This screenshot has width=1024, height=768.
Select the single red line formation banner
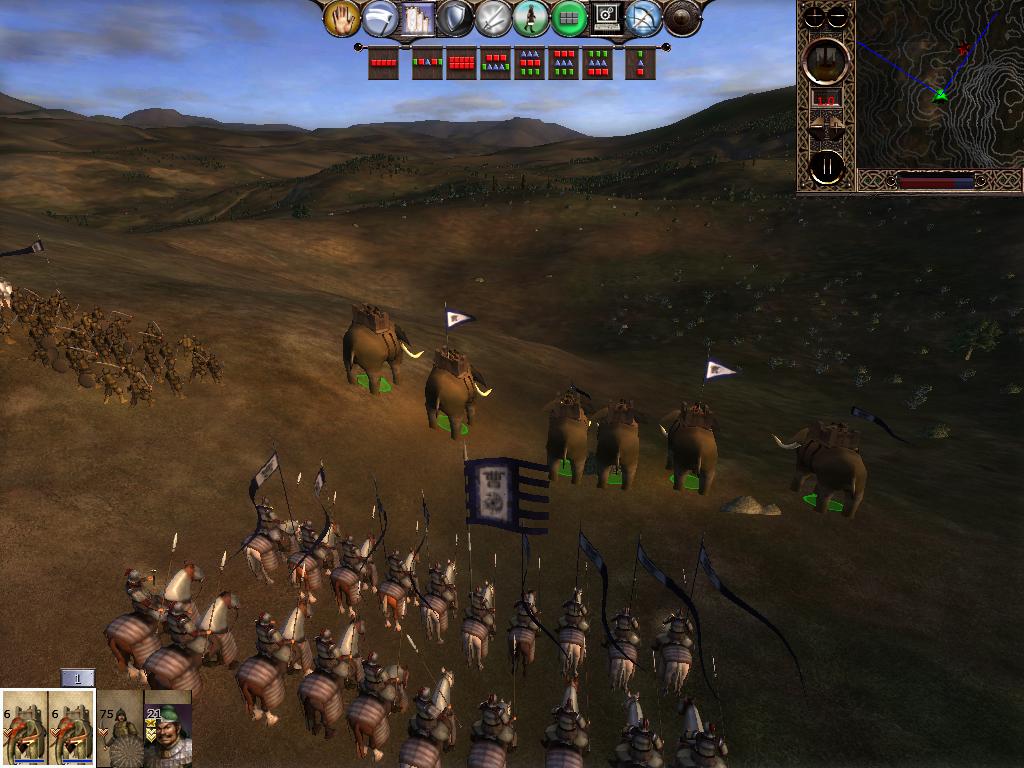[x=383, y=63]
